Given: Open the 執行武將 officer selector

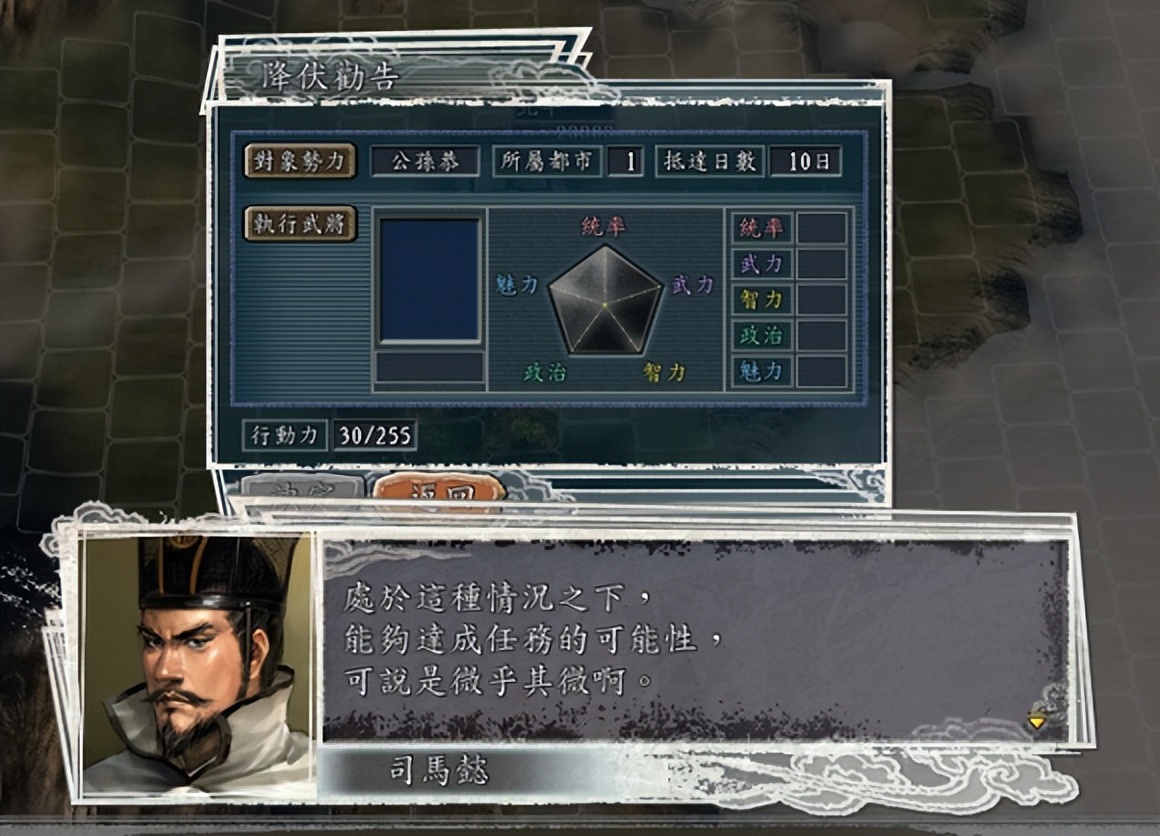Looking at the screenshot, I should tap(300, 225).
